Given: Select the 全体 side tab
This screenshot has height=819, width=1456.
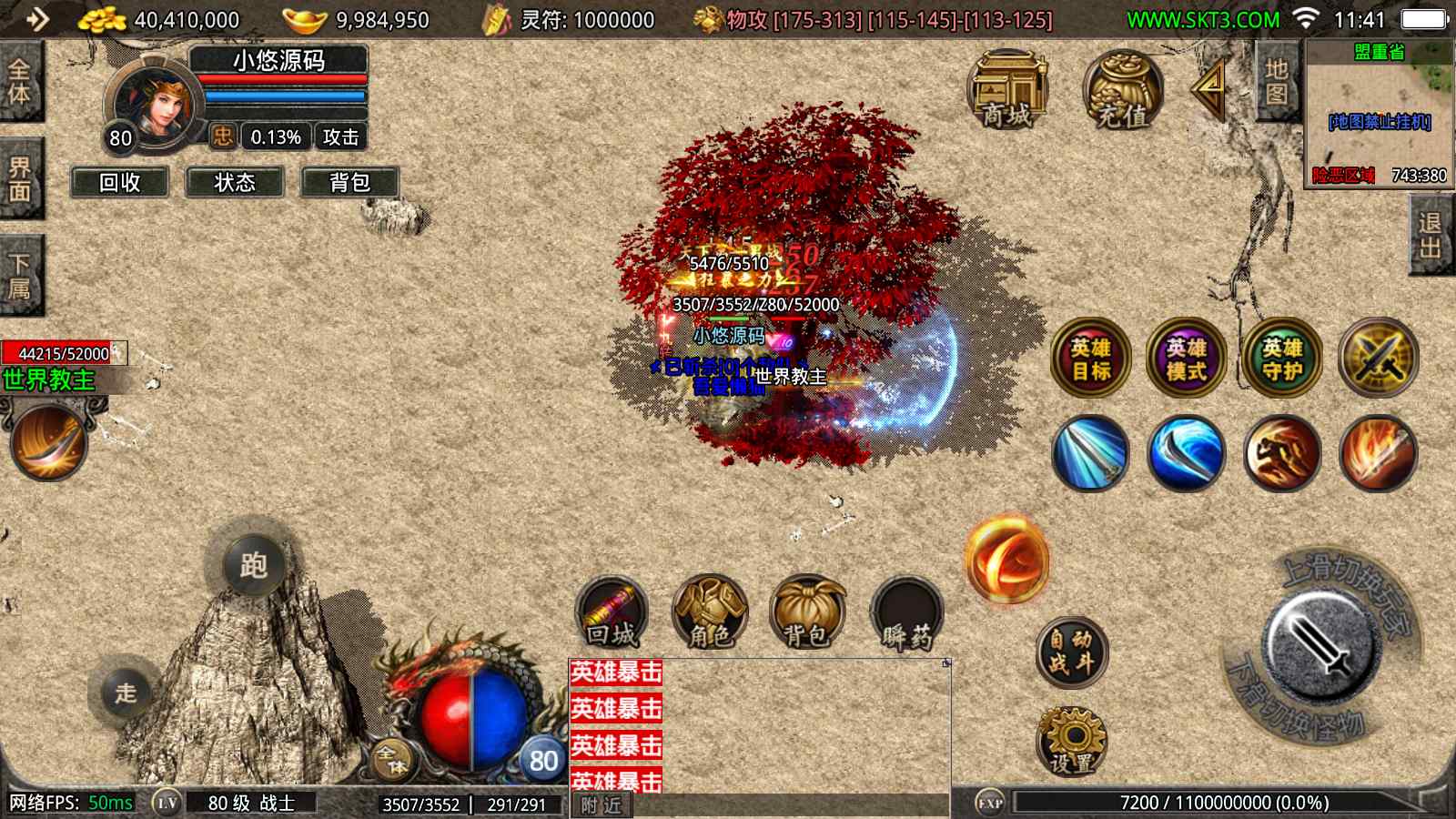Looking at the screenshot, I should (19, 82).
